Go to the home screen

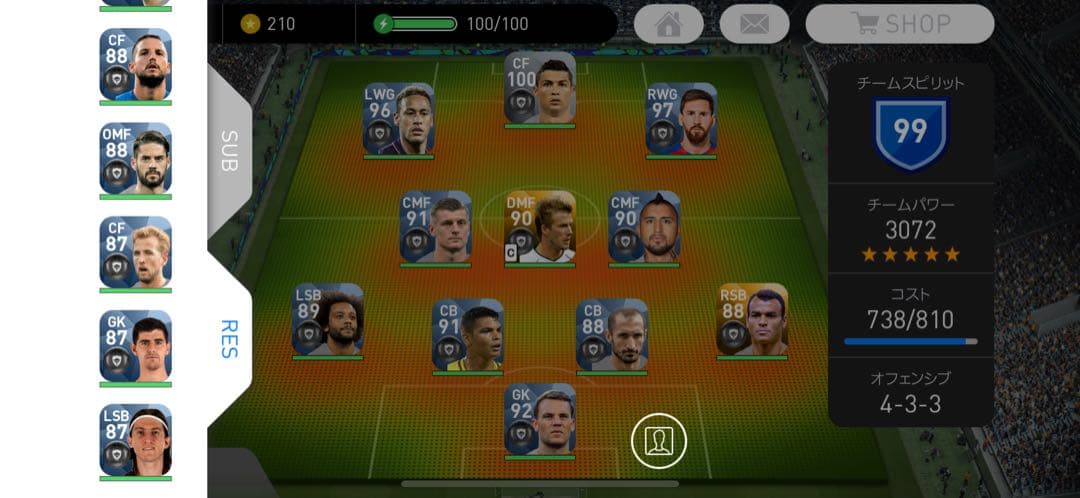pos(668,24)
